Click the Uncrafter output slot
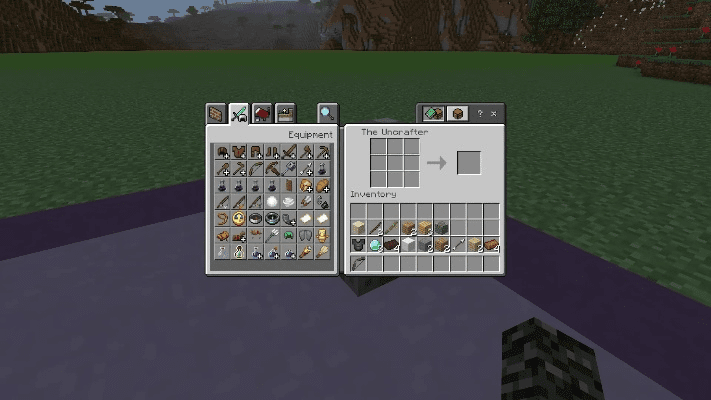Viewport: 711px width, 400px height. [469, 162]
